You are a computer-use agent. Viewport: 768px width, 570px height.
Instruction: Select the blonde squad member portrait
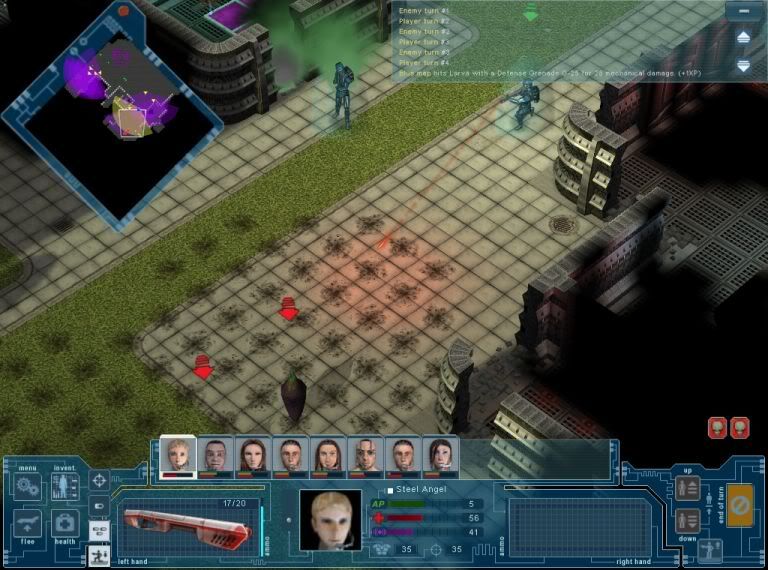tap(178, 456)
